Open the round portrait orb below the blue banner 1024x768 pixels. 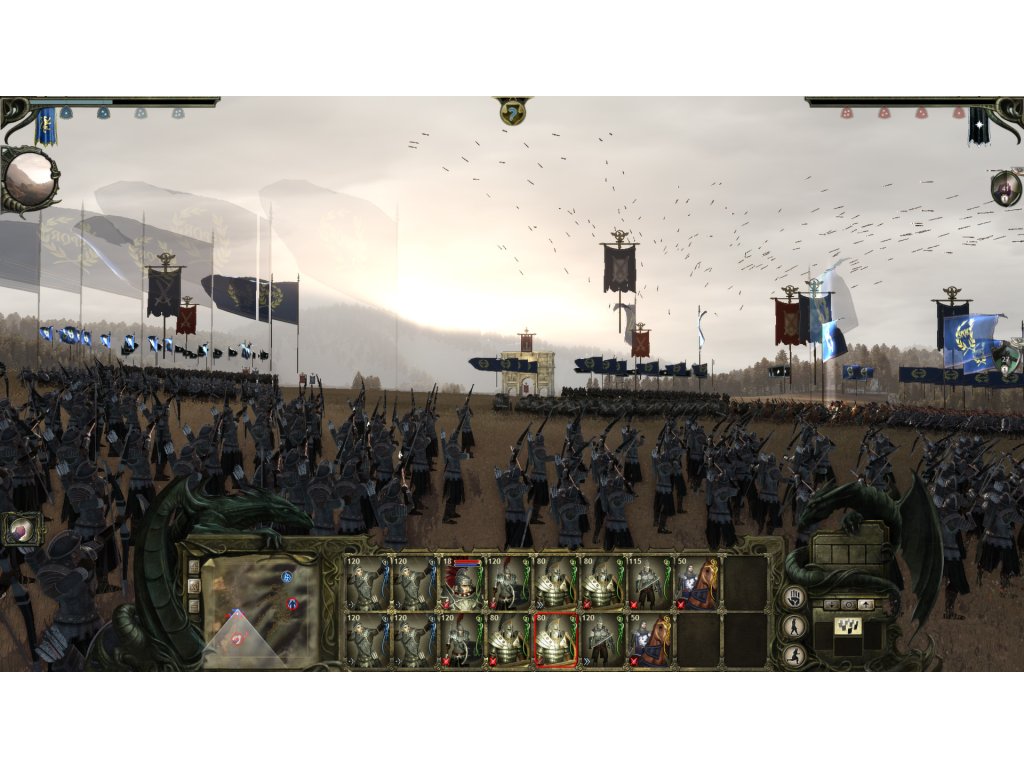tap(27, 178)
